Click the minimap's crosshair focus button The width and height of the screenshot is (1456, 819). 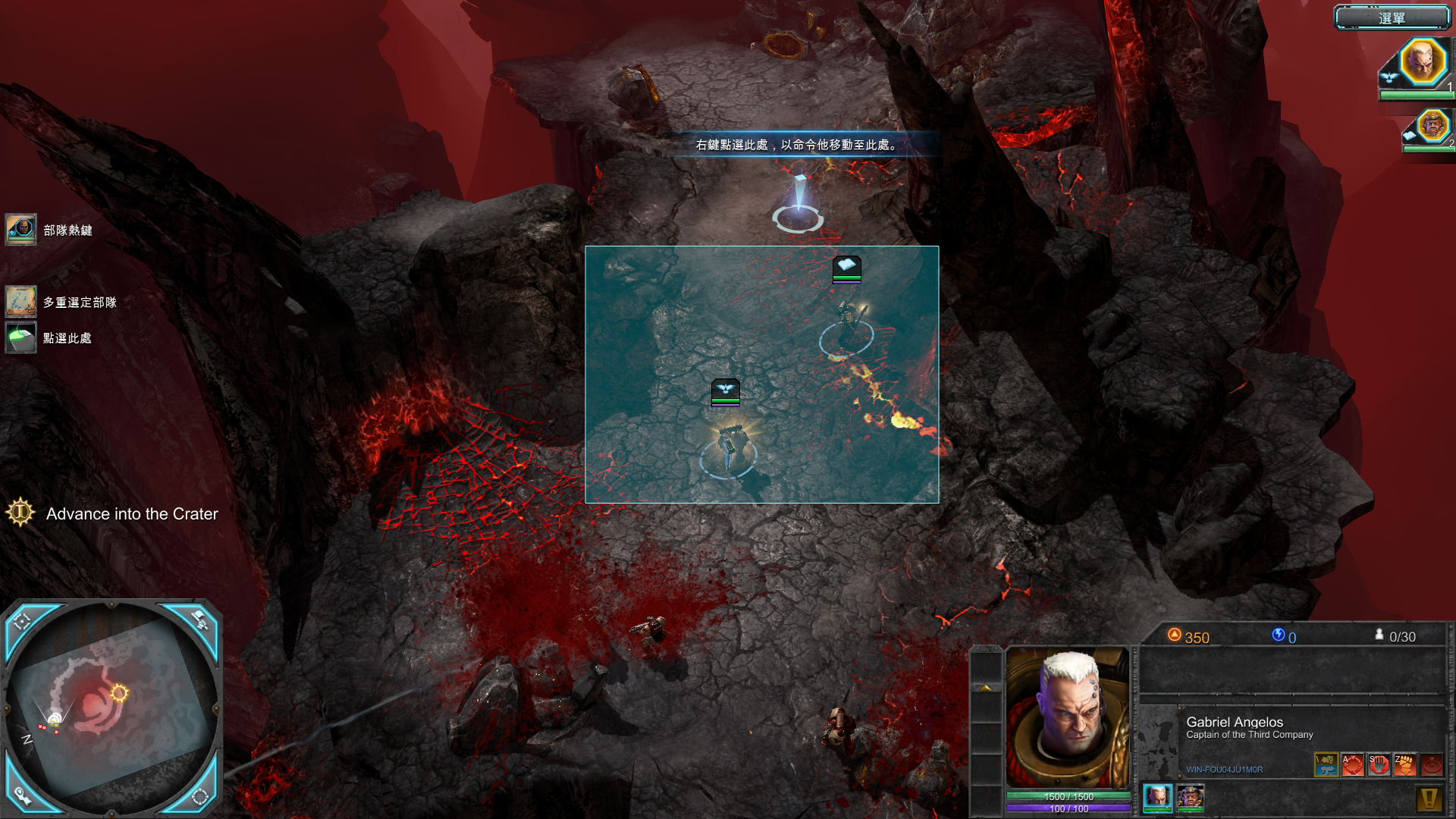tap(22, 622)
